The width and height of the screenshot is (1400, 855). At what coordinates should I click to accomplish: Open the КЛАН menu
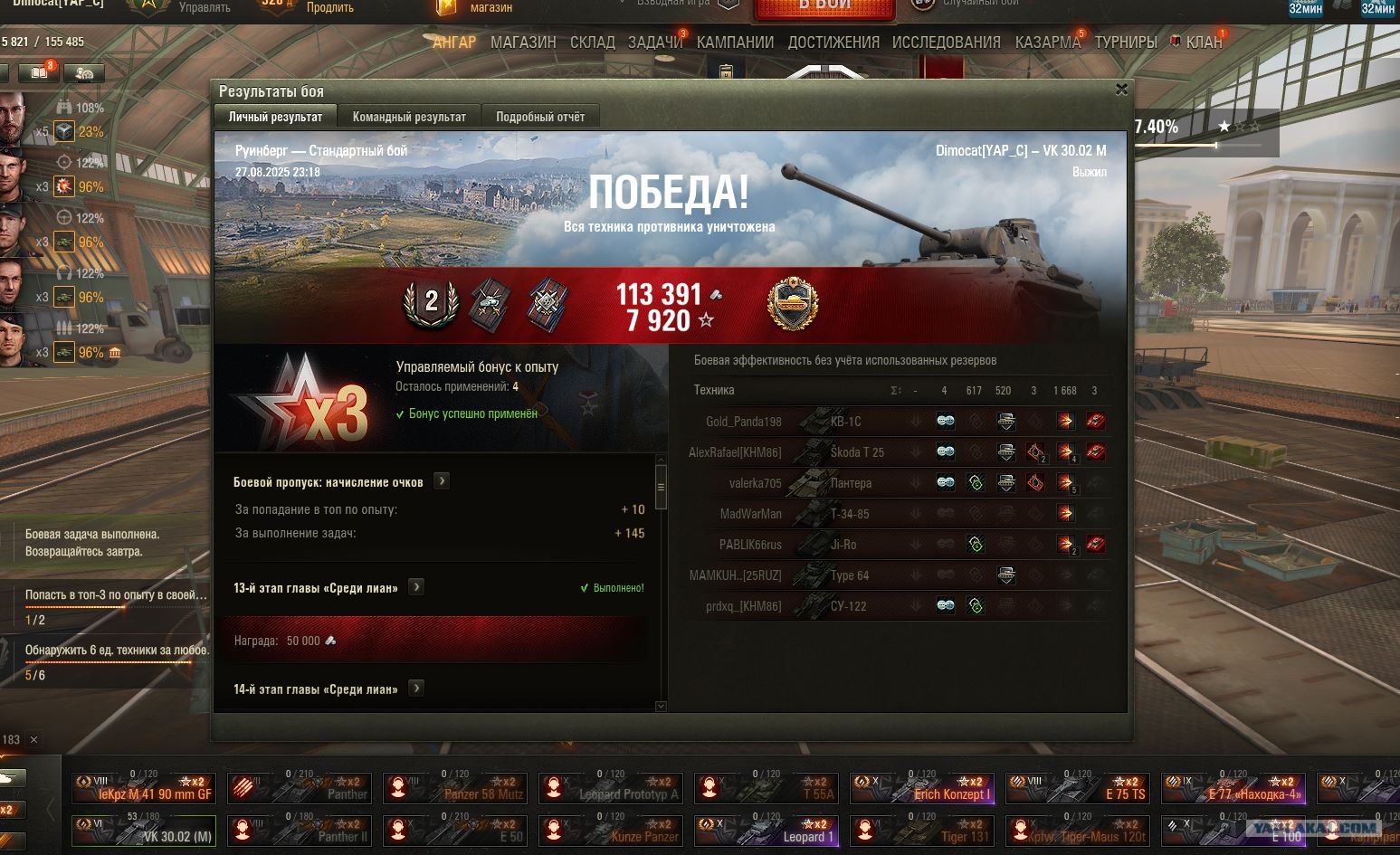(1204, 43)
